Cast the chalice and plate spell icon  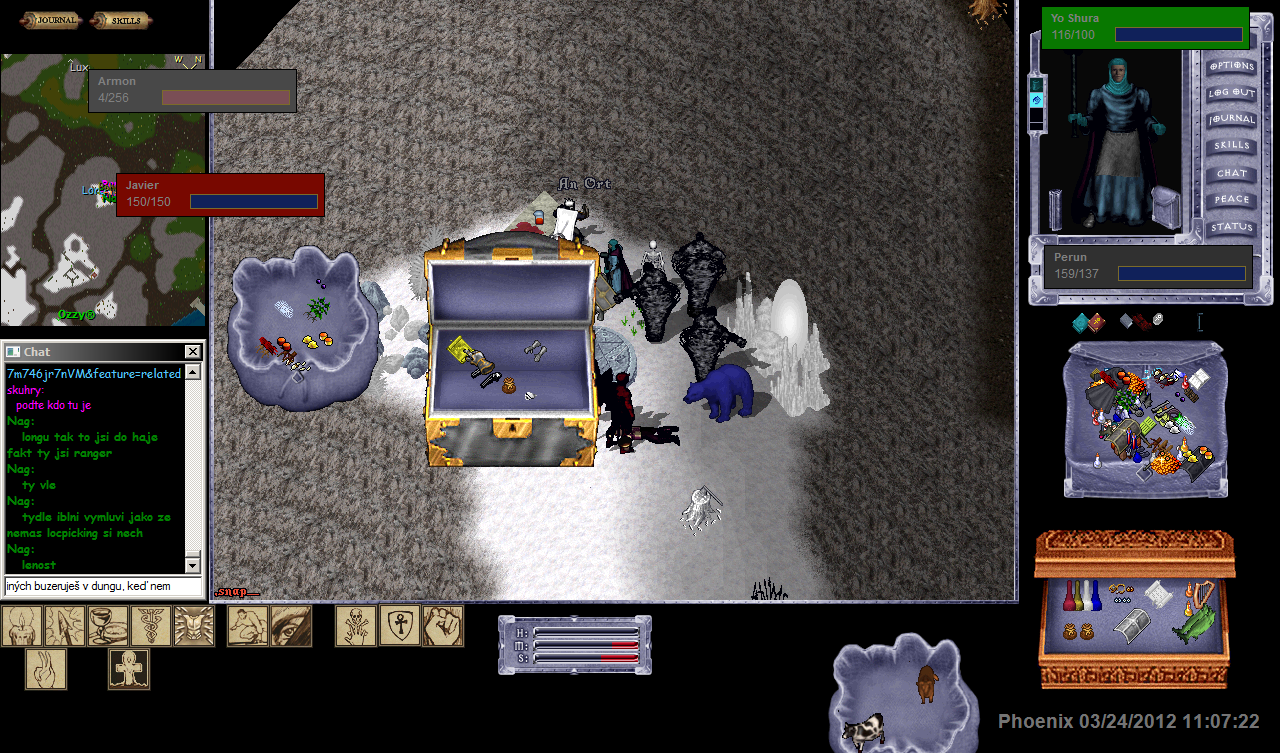pyautogui.click(x=108, y=626)
